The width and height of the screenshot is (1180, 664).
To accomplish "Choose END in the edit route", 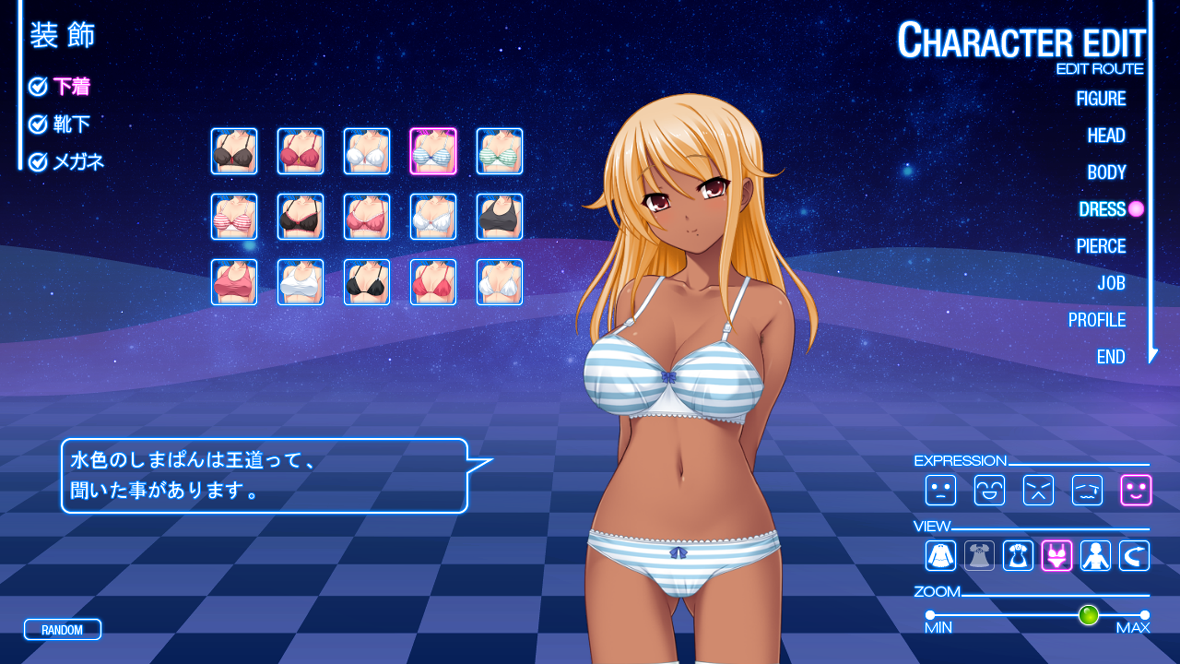I will click(x=1110, y=357).
